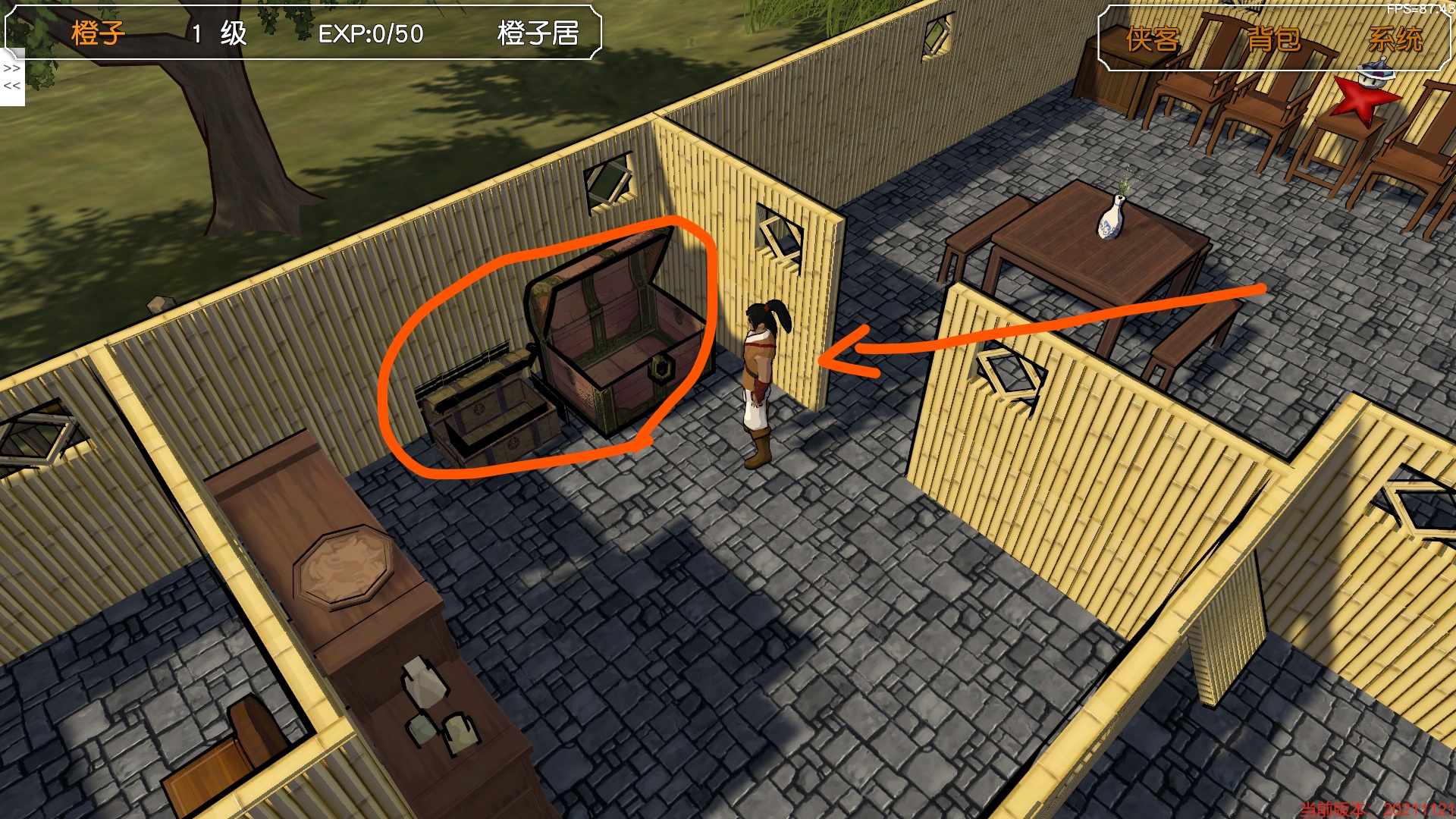
Task: Click the << collapse arrows
Action: 11,86
